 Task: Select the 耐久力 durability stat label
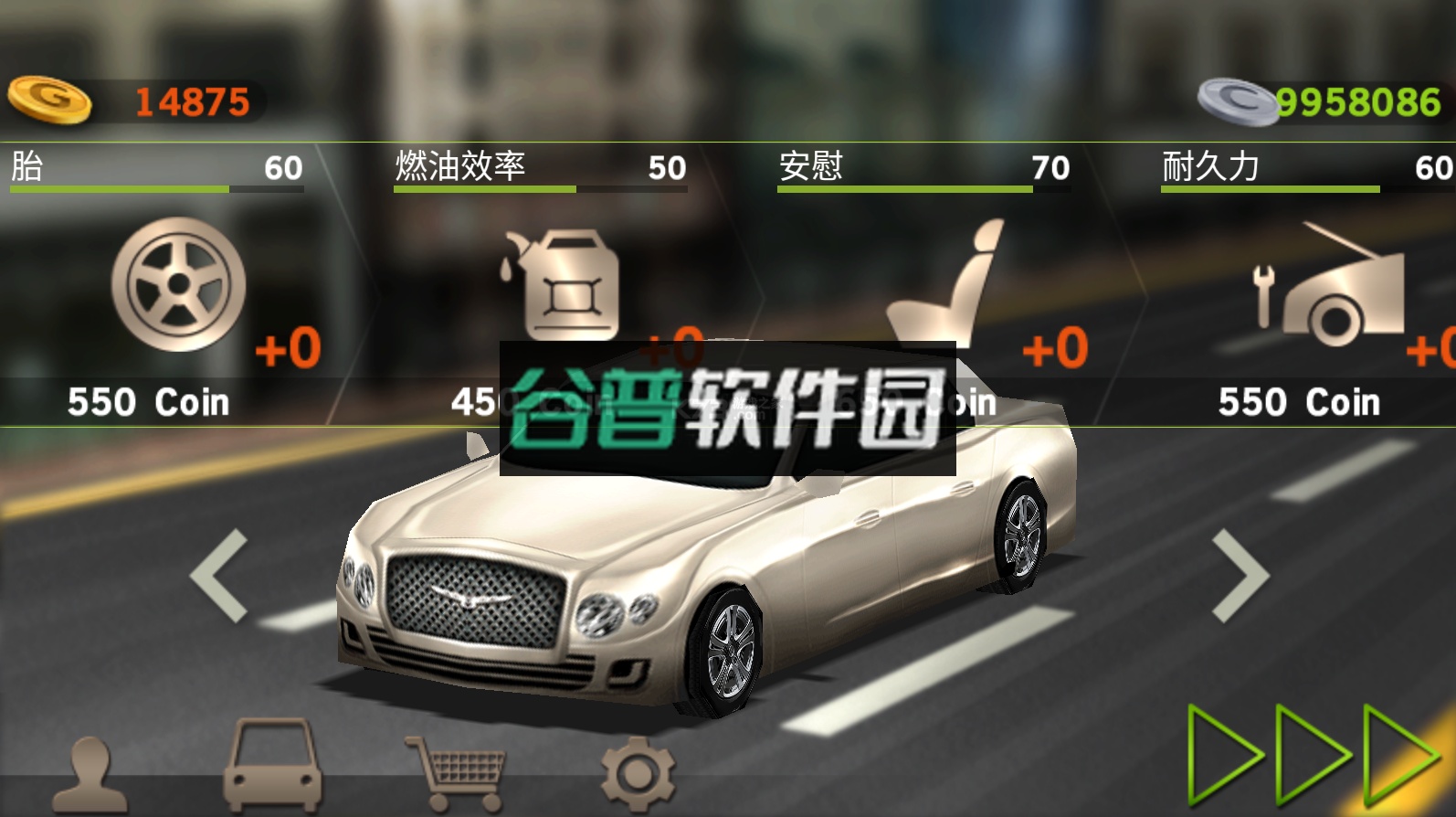click(x=1210, y=167)
